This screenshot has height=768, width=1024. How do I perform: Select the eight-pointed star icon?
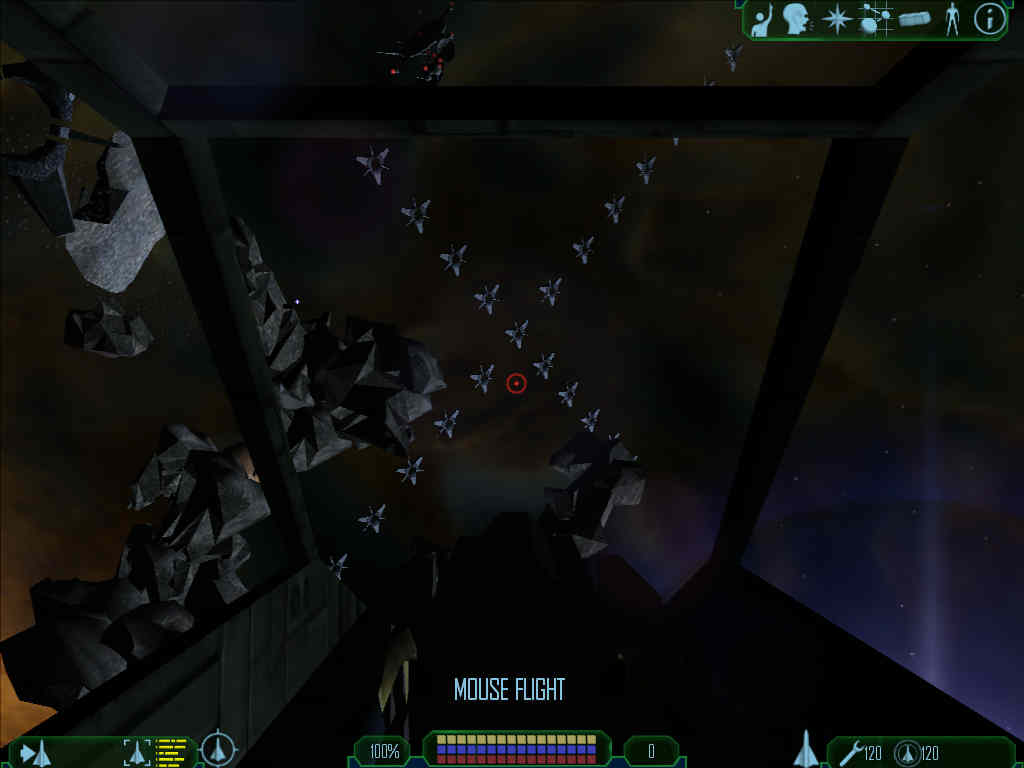[x=836, y=19]
